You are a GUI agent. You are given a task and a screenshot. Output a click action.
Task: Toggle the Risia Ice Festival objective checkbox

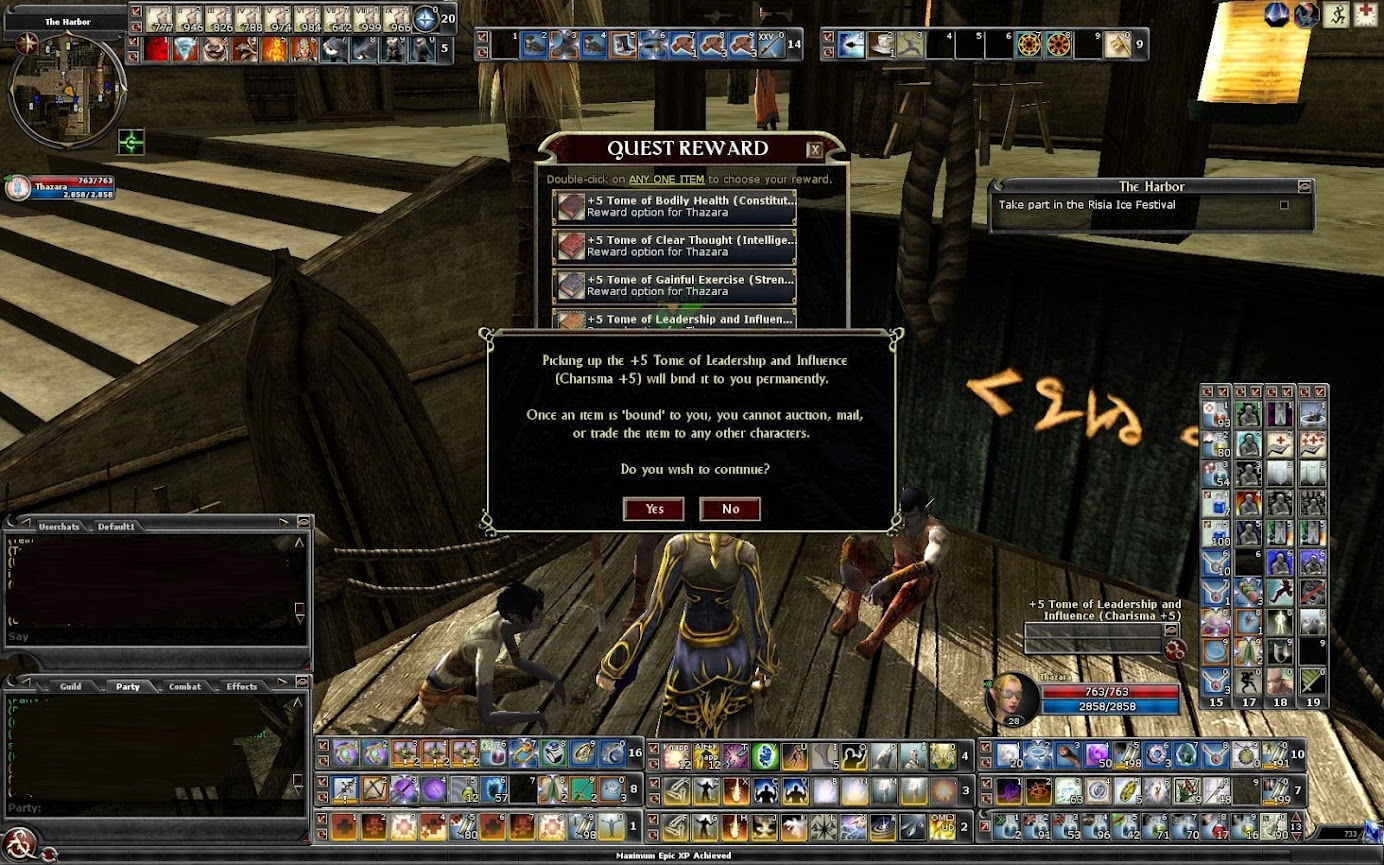click(x=1284, y=205)
